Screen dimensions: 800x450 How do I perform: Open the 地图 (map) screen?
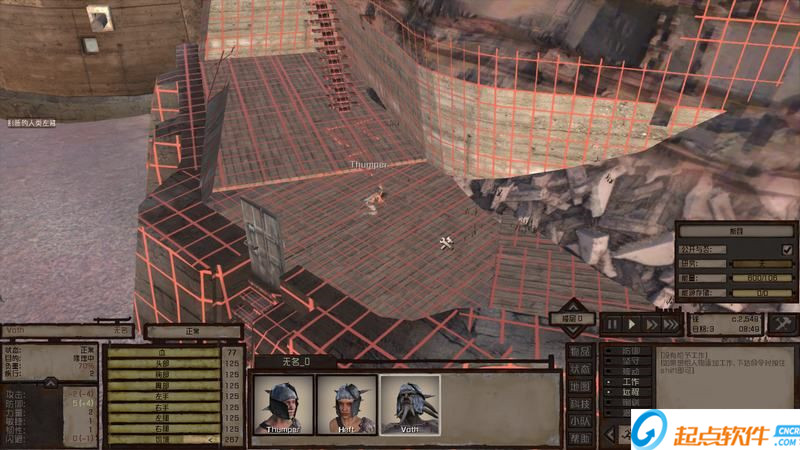580,386
